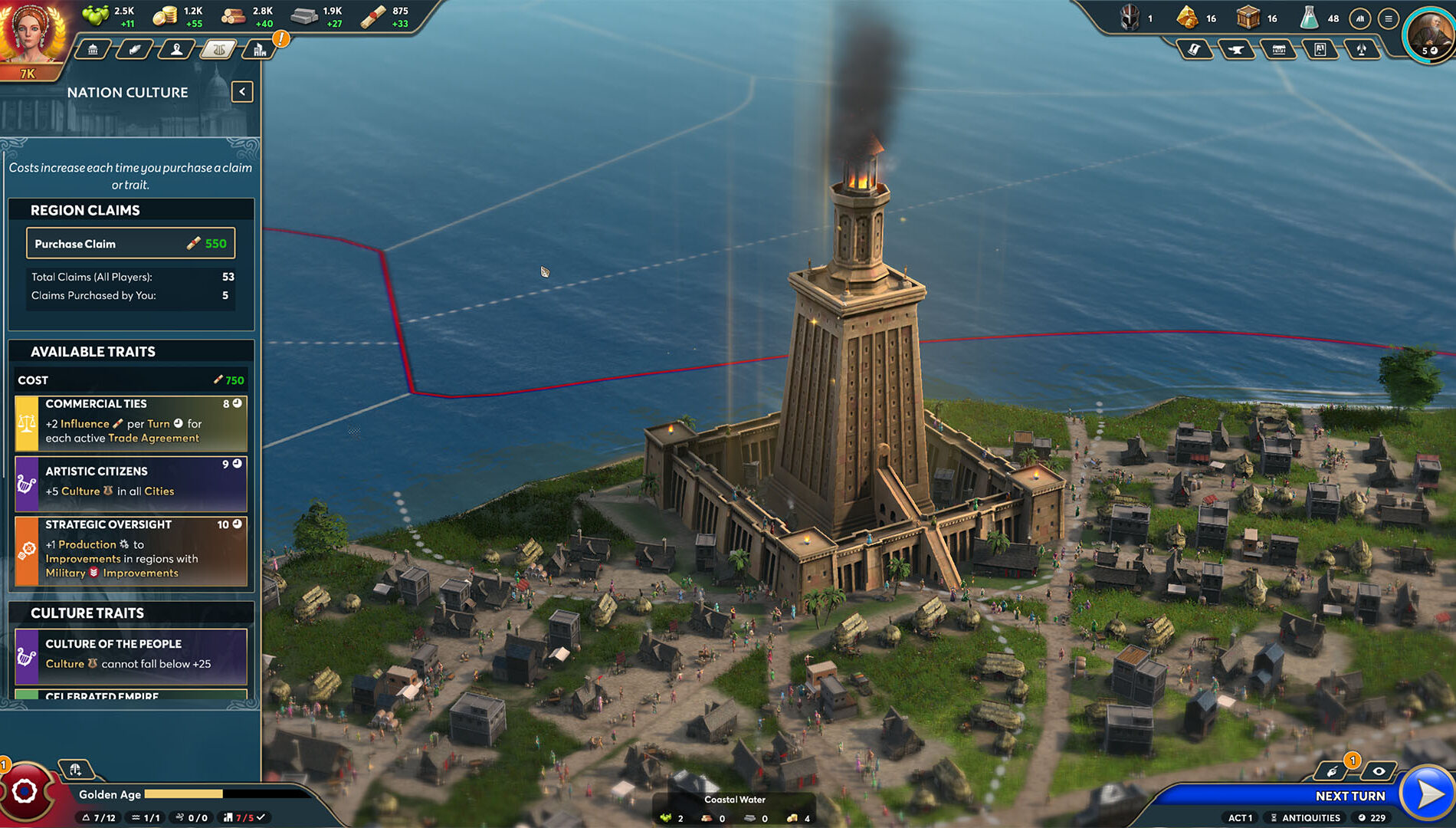Select the Strategic Oversight trait entry

coord(130,548)
